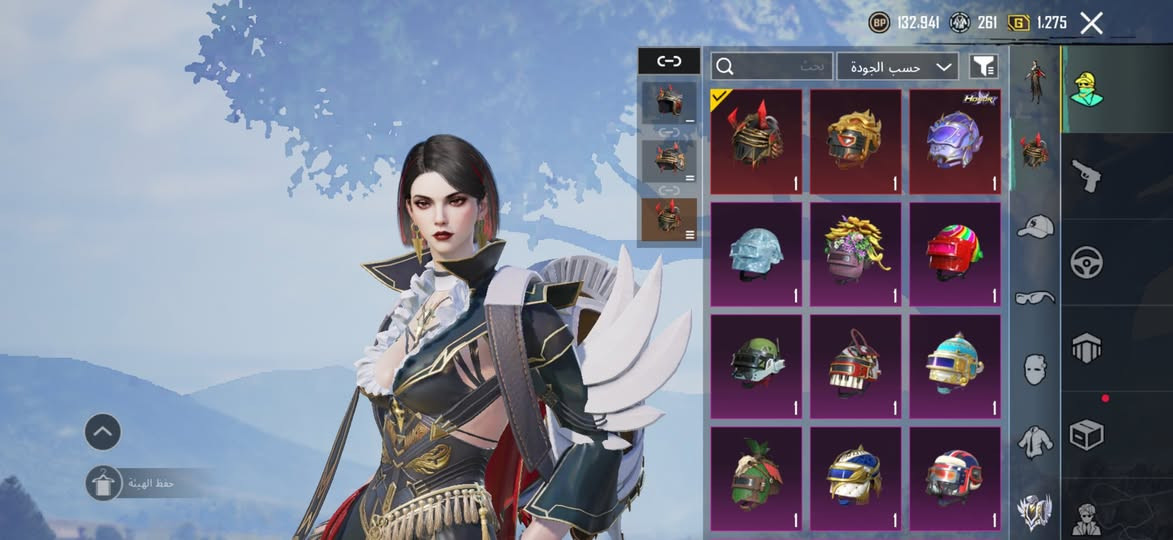Select the red-horned equipped helmet

[756, 141]
